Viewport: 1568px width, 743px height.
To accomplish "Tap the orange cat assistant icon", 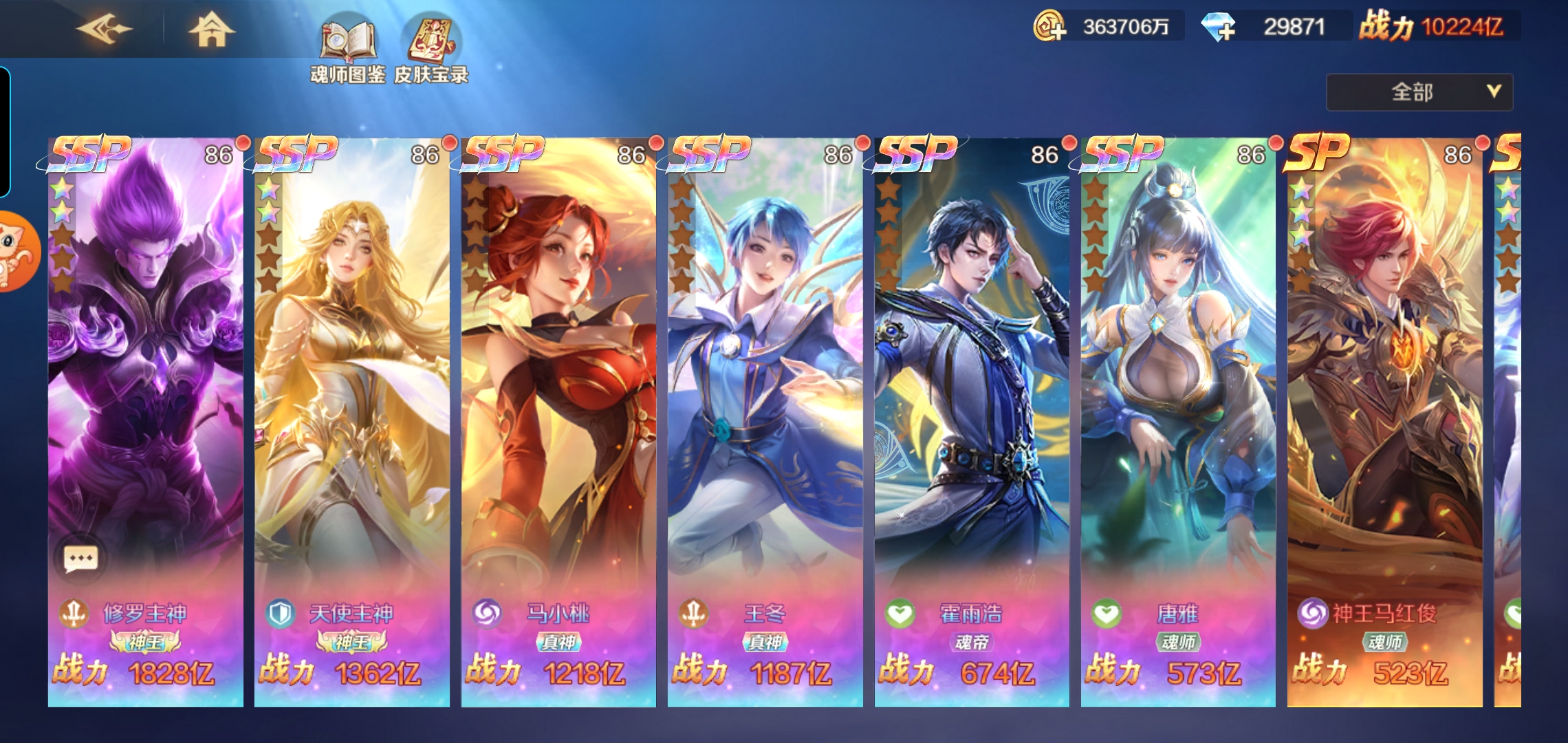I will coord(17,252).
